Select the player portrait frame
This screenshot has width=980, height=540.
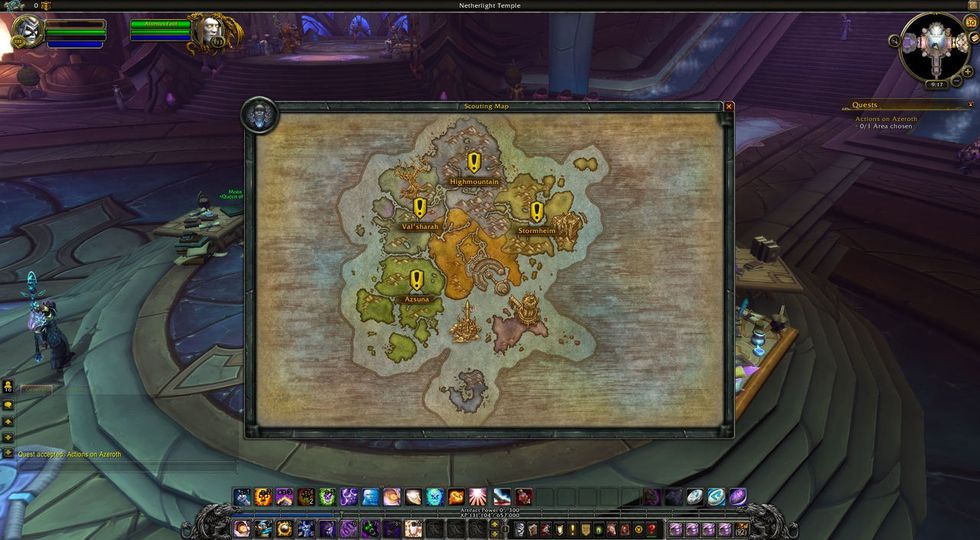click(x=27, y=32)
